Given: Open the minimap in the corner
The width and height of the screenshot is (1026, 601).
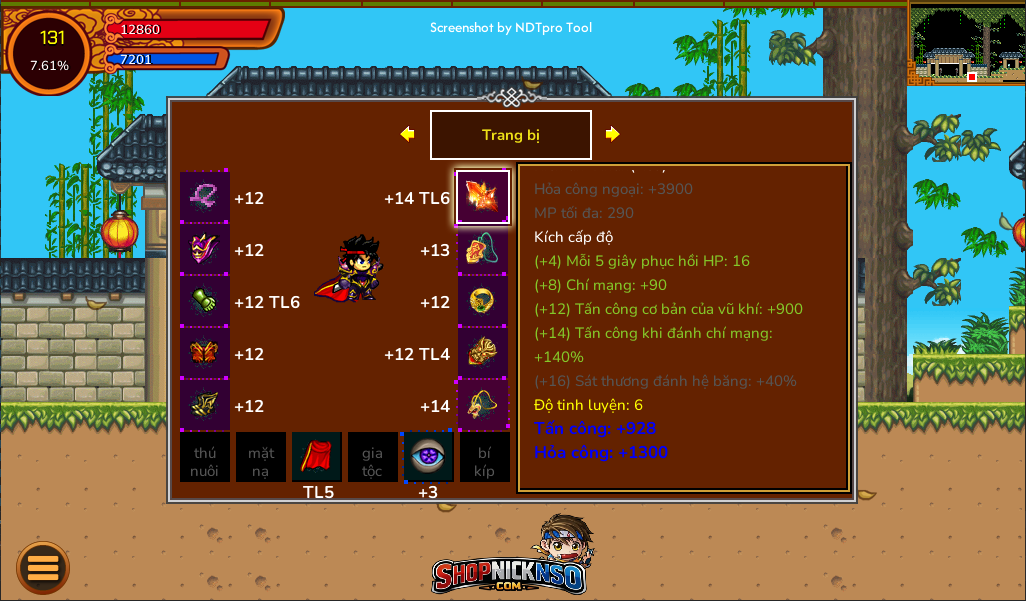Looking at the screenshot, I should click(x=967, y=45).
